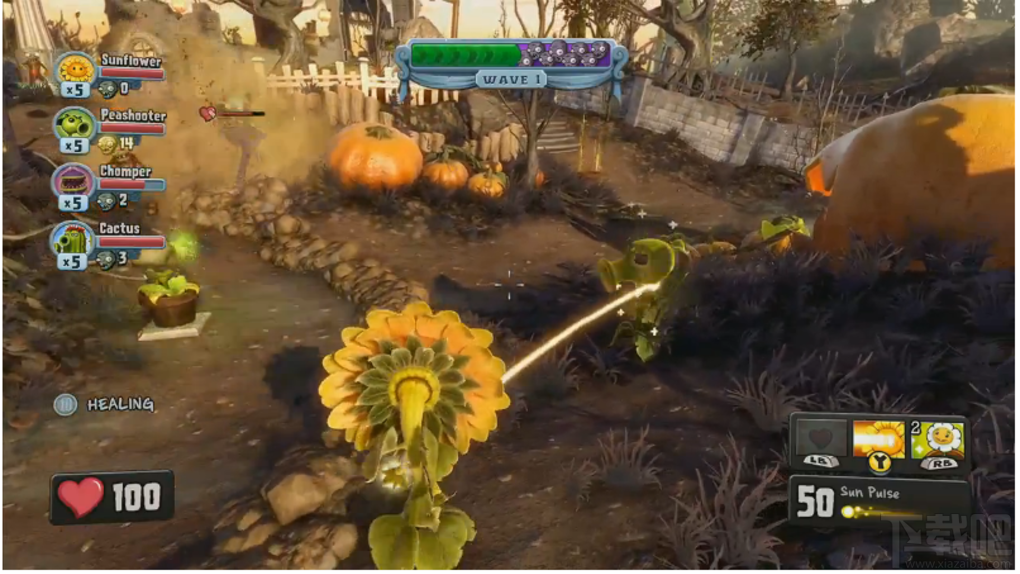
Task: Select the Sunflower teammate portrait
Action: coord(75,69)
